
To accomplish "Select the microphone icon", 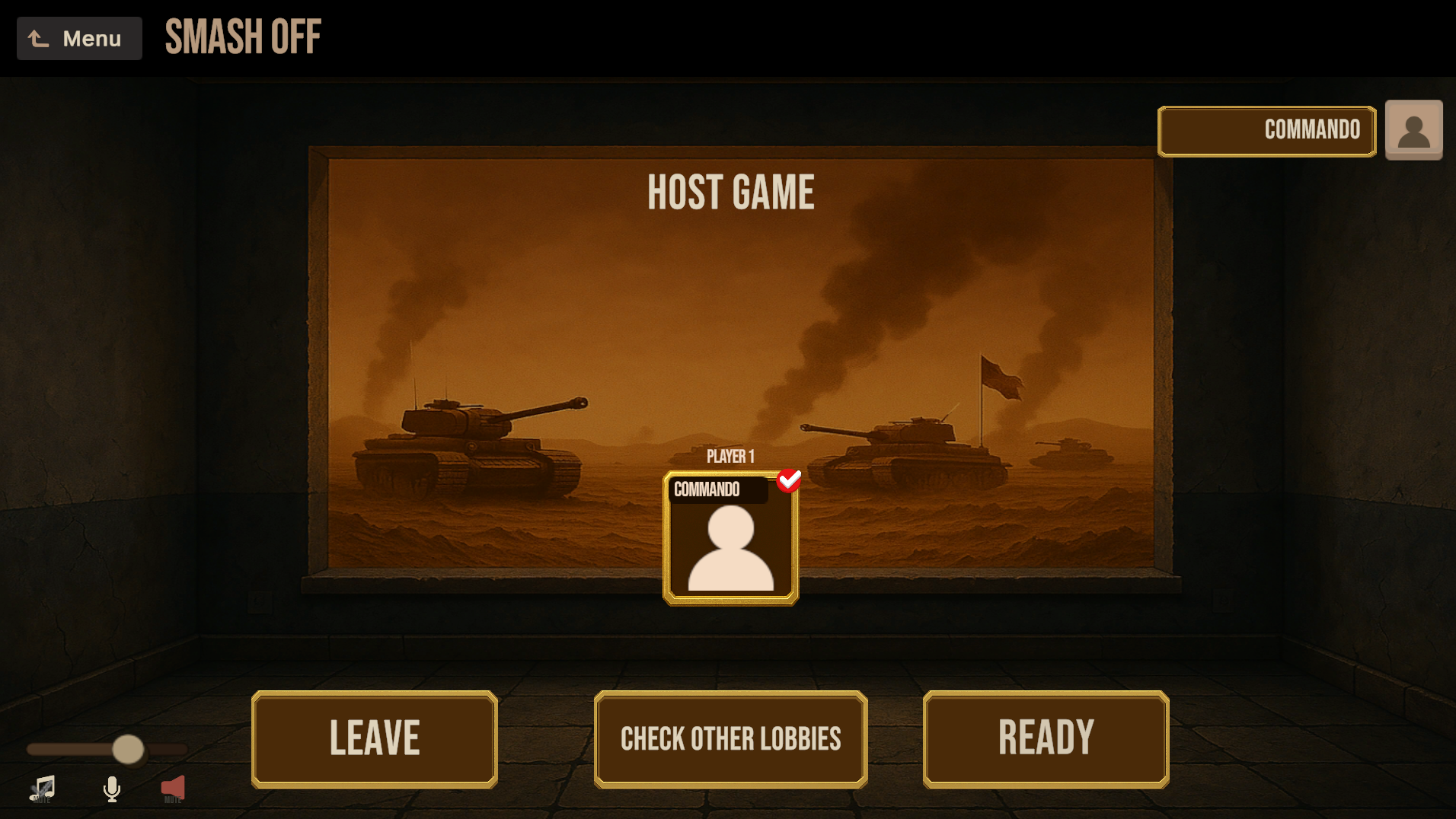I will click(x=111, y=788).
